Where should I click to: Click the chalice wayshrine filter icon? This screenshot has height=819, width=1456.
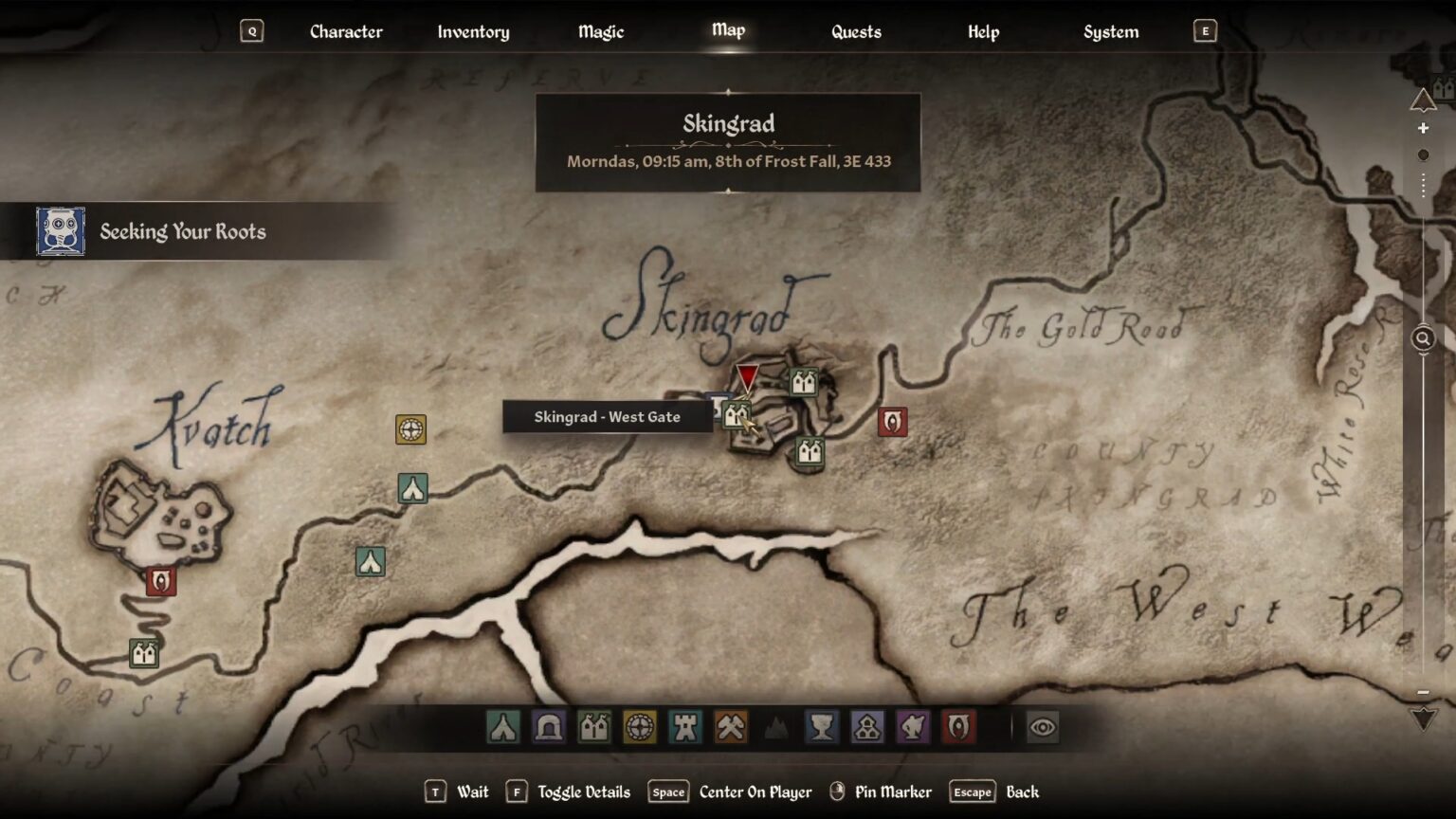[x=821, y=727]
